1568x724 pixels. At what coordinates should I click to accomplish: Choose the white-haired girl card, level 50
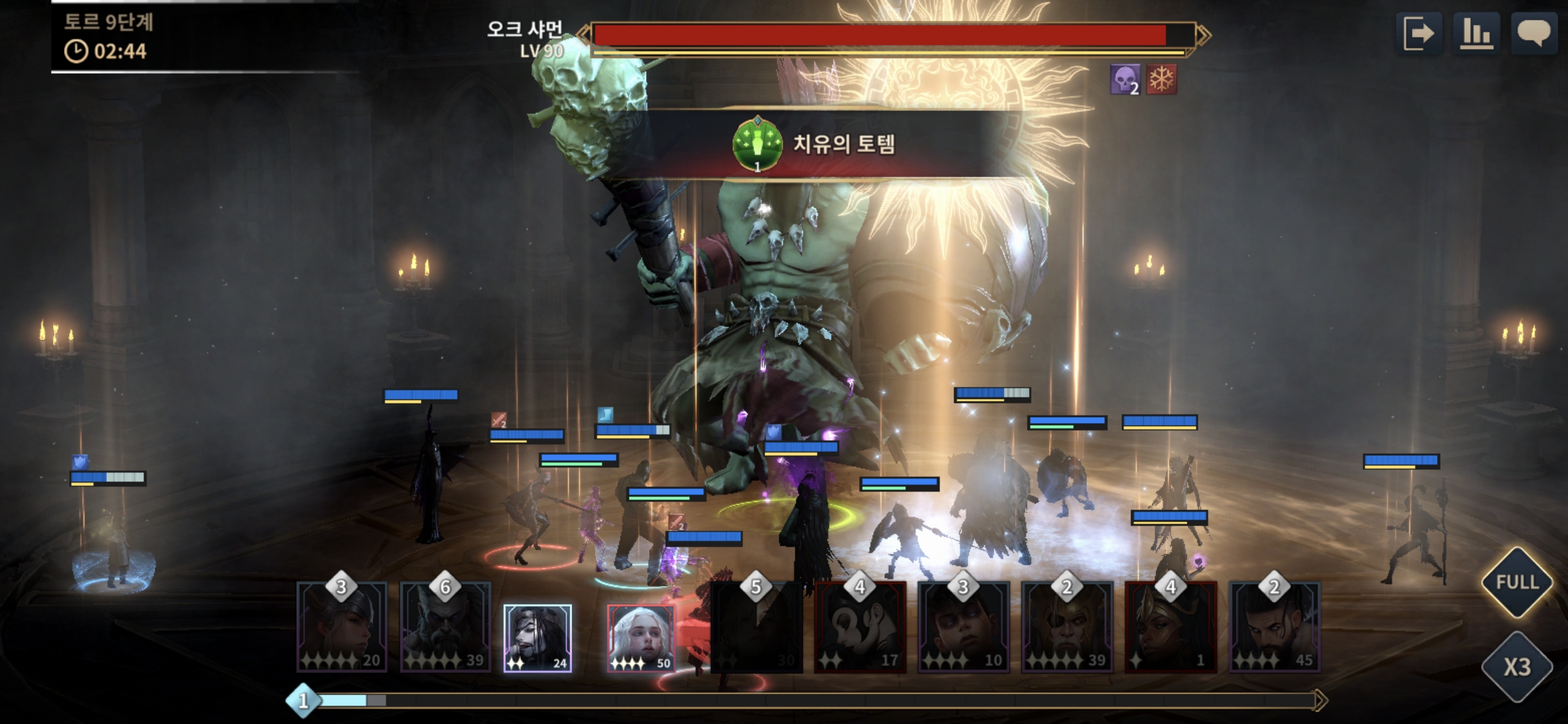tap(641, 638)
